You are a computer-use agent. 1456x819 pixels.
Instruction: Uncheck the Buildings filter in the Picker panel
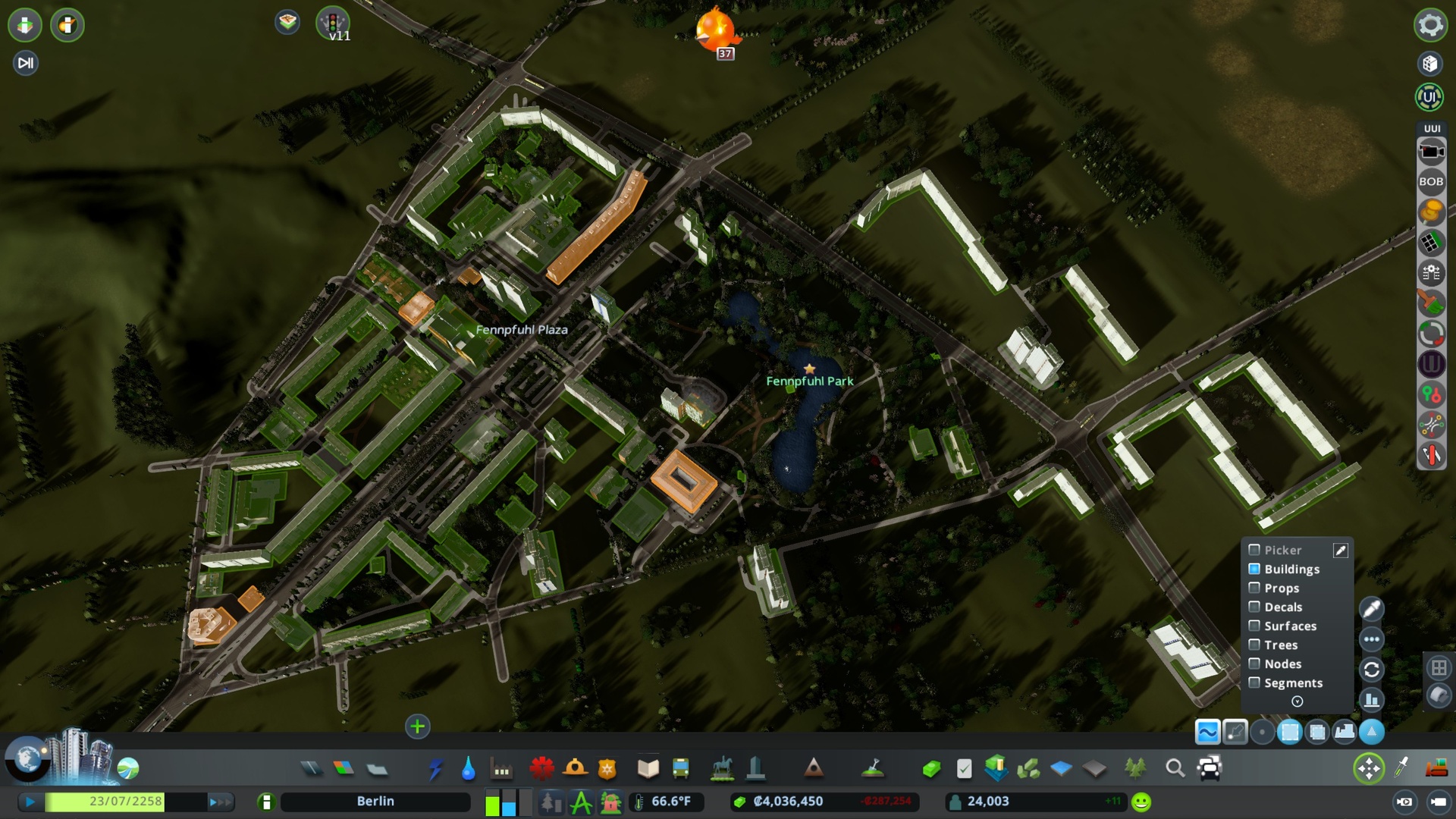[1254, 569]
